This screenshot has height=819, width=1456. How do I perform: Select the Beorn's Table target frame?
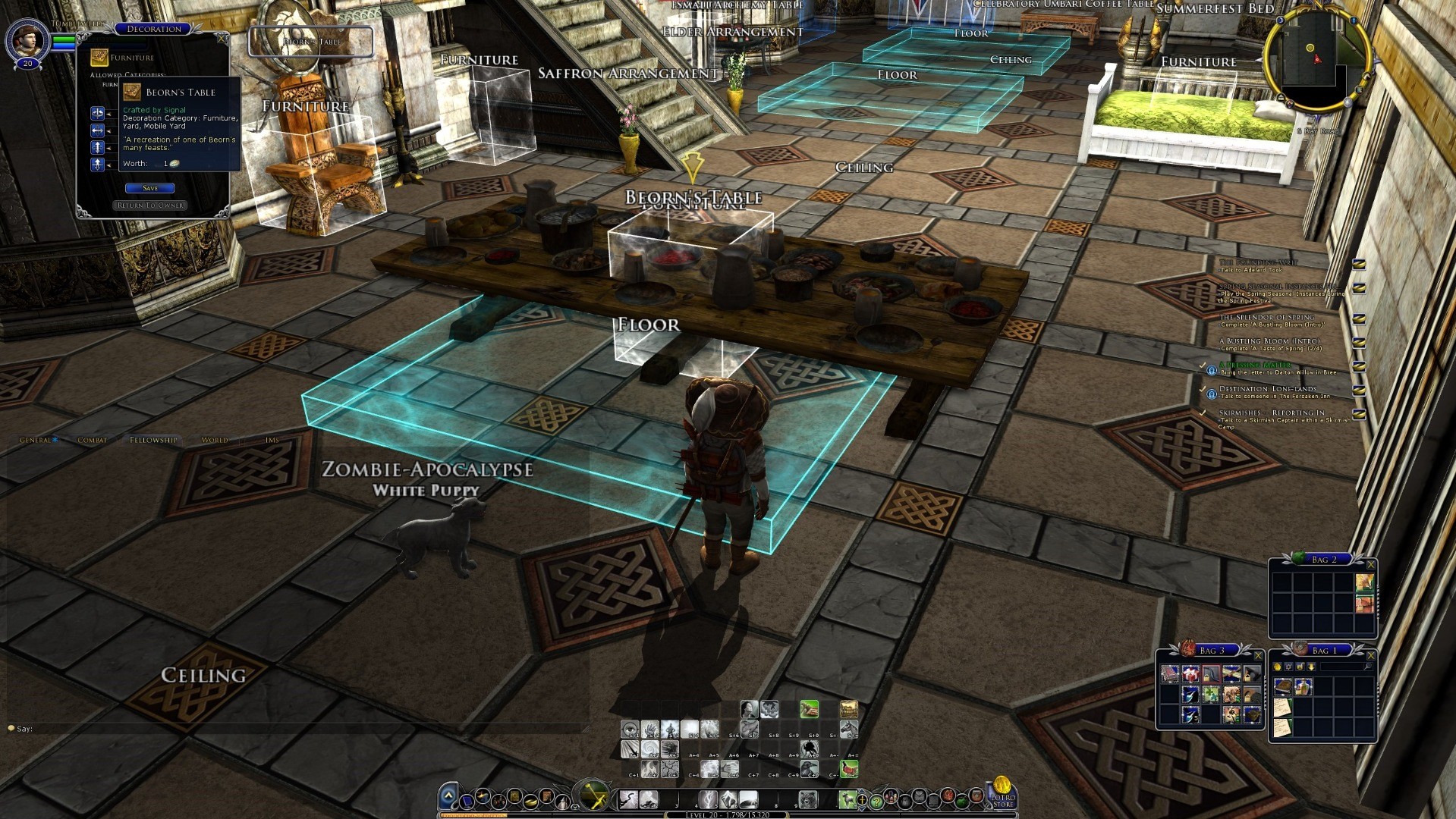pos(311,42)
